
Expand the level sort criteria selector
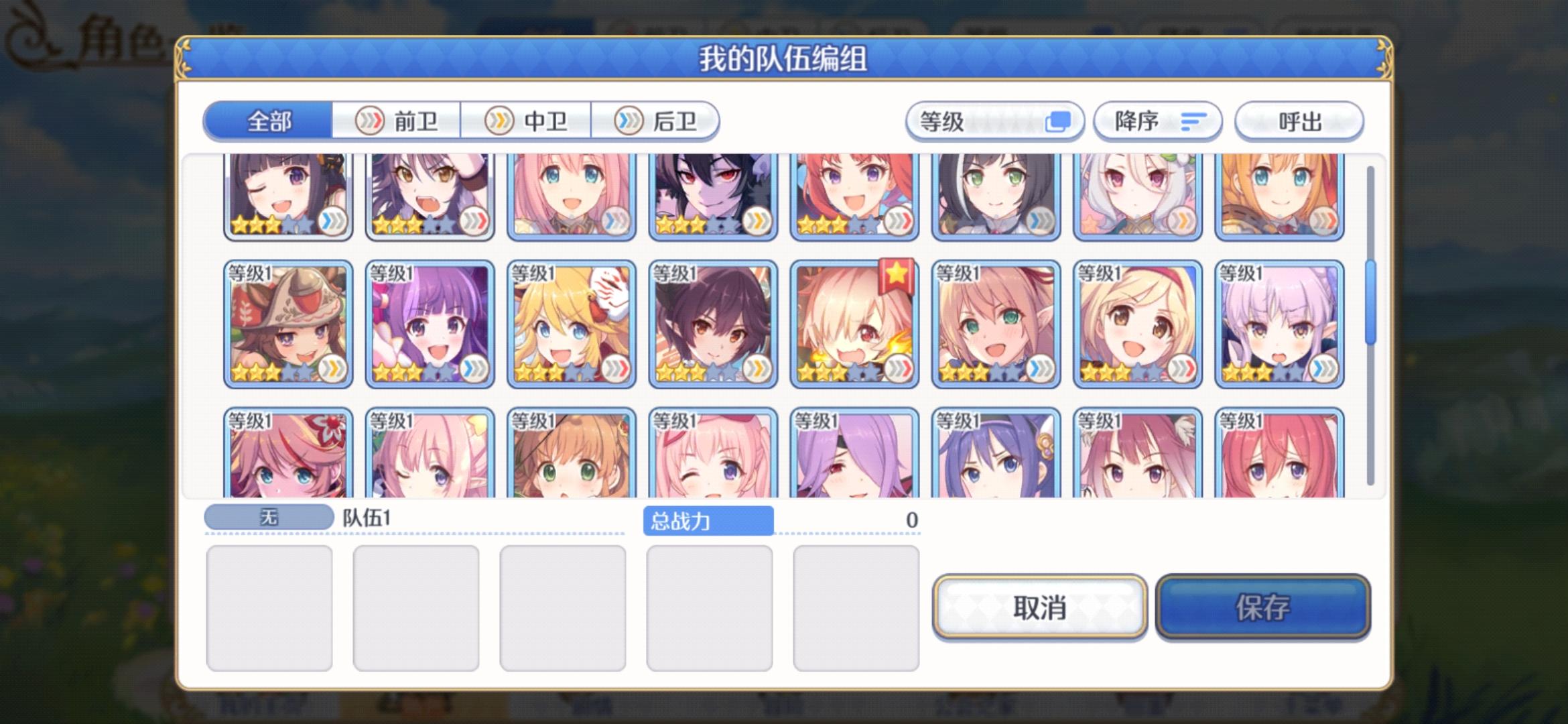(994, 121)
